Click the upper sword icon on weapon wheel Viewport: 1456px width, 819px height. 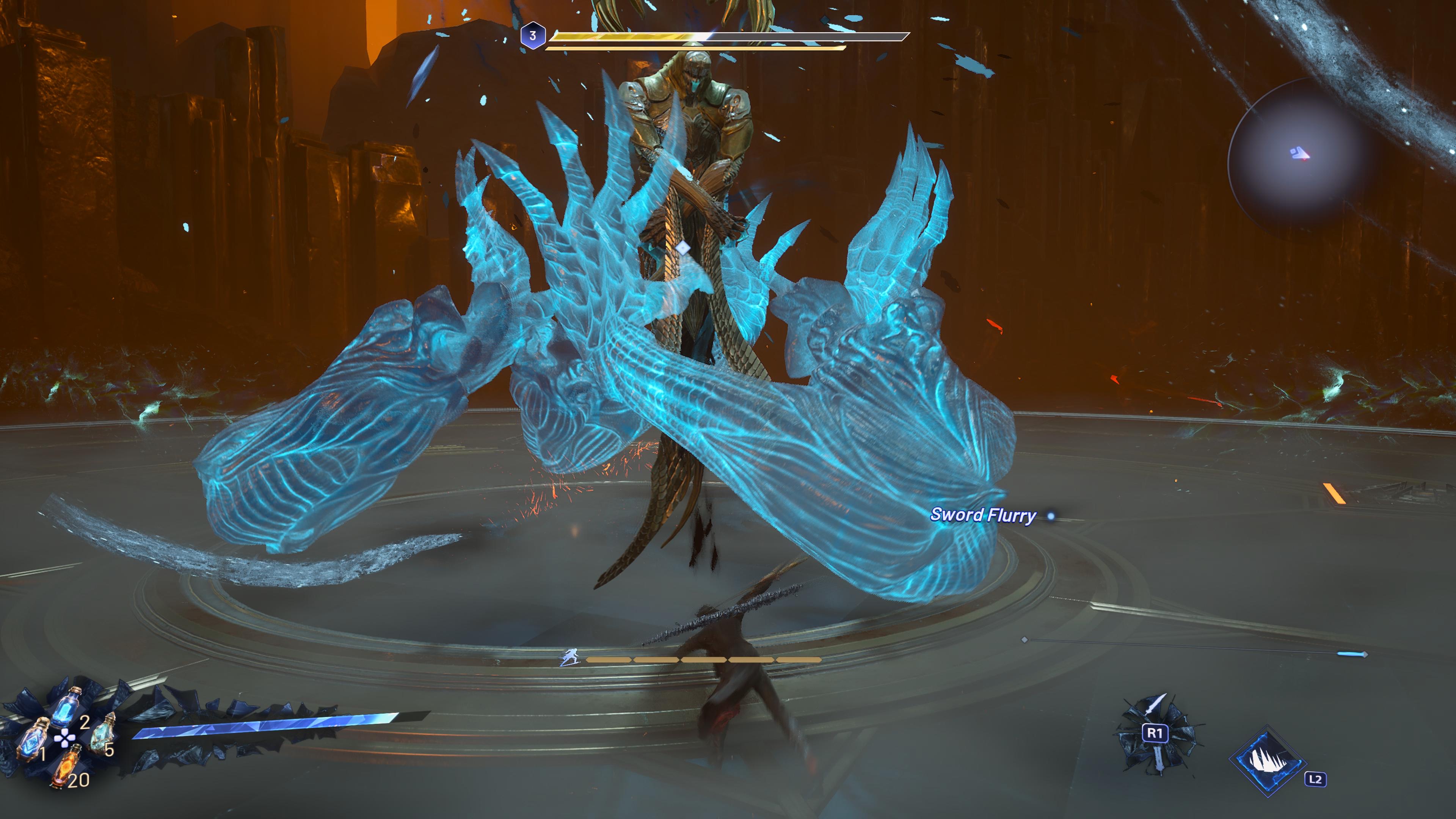[x=1155, y=706]
